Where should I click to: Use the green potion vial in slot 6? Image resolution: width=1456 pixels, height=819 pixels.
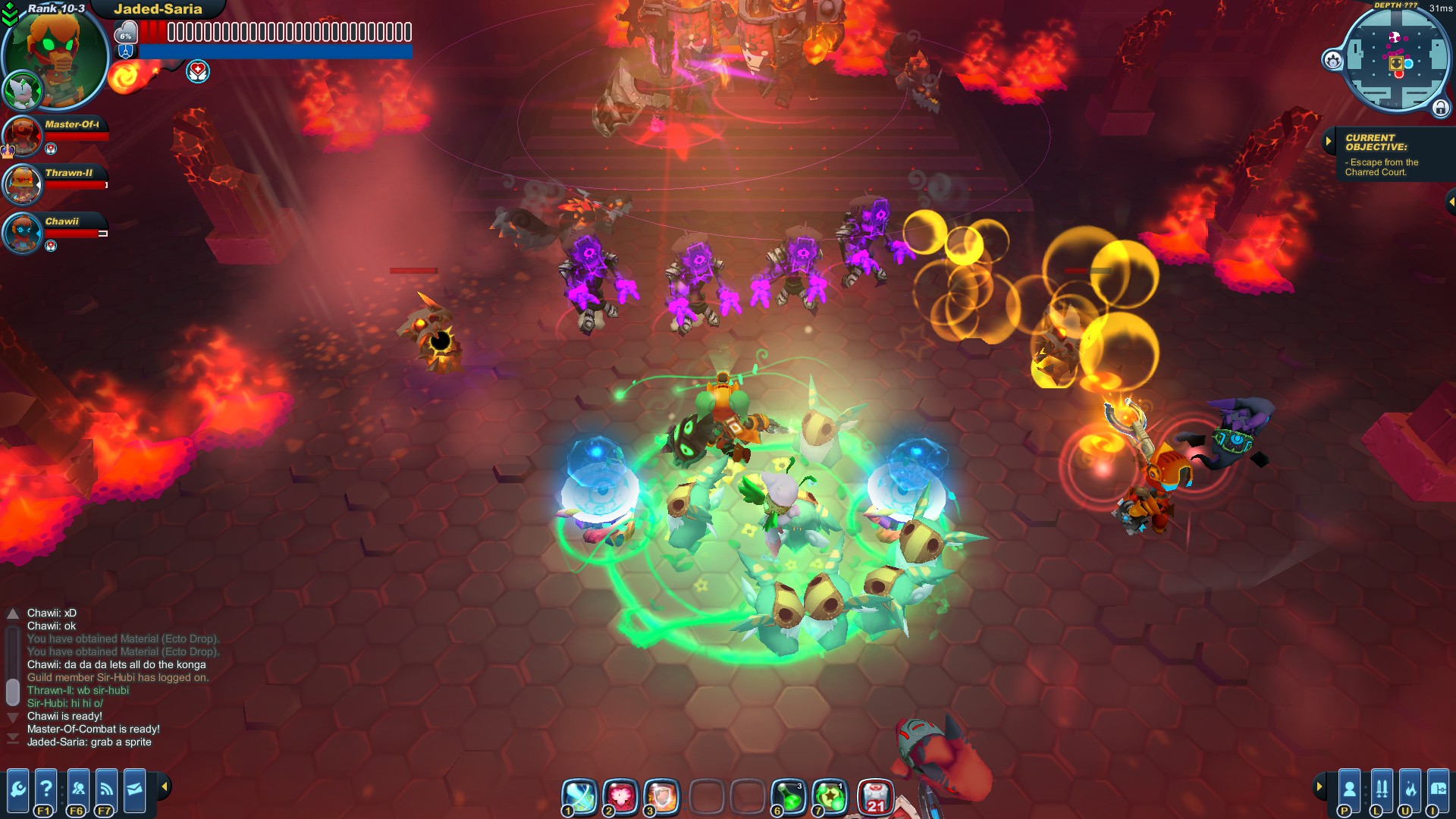[789, 796]
